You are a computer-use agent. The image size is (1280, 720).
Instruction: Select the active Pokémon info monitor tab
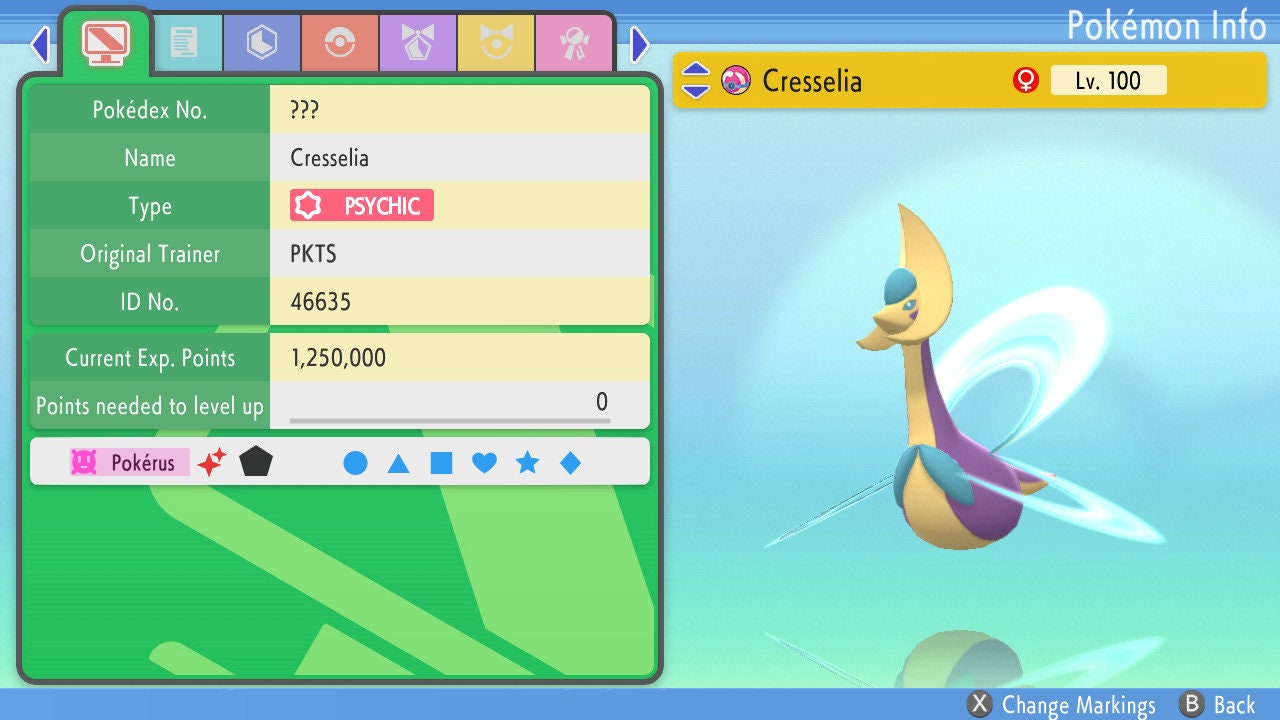105,41
